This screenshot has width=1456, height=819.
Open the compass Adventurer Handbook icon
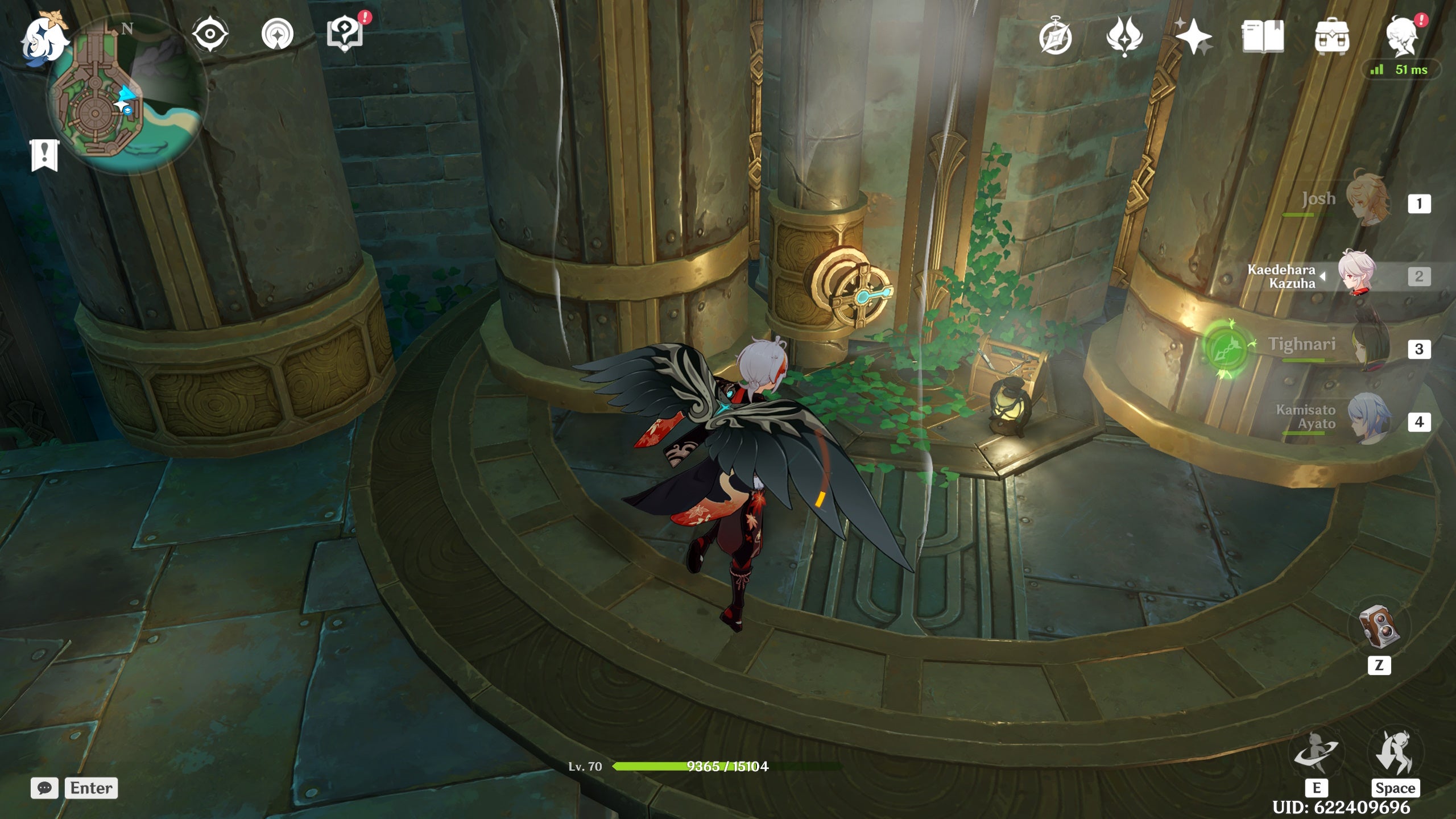click(x=1056, y=38)
